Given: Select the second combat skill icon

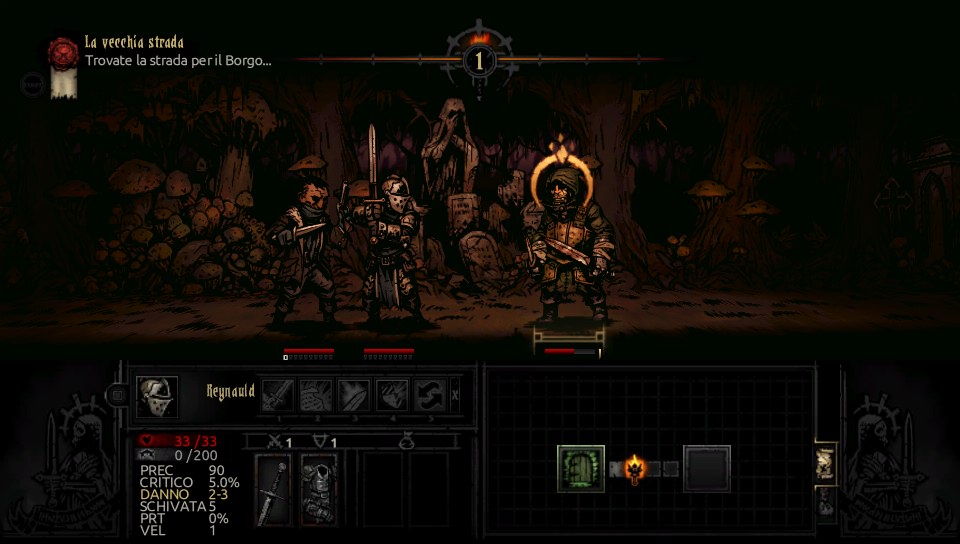Looking at the screenshot, I should 316,395.
